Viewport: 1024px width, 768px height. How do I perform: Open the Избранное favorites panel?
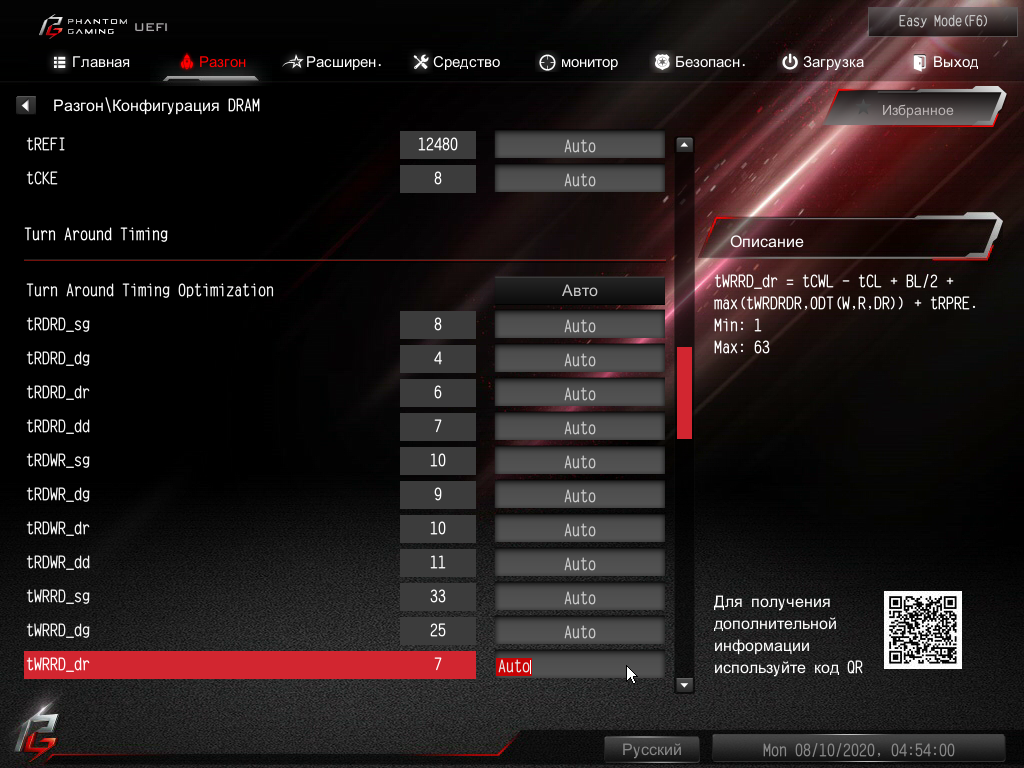[916, 110]
